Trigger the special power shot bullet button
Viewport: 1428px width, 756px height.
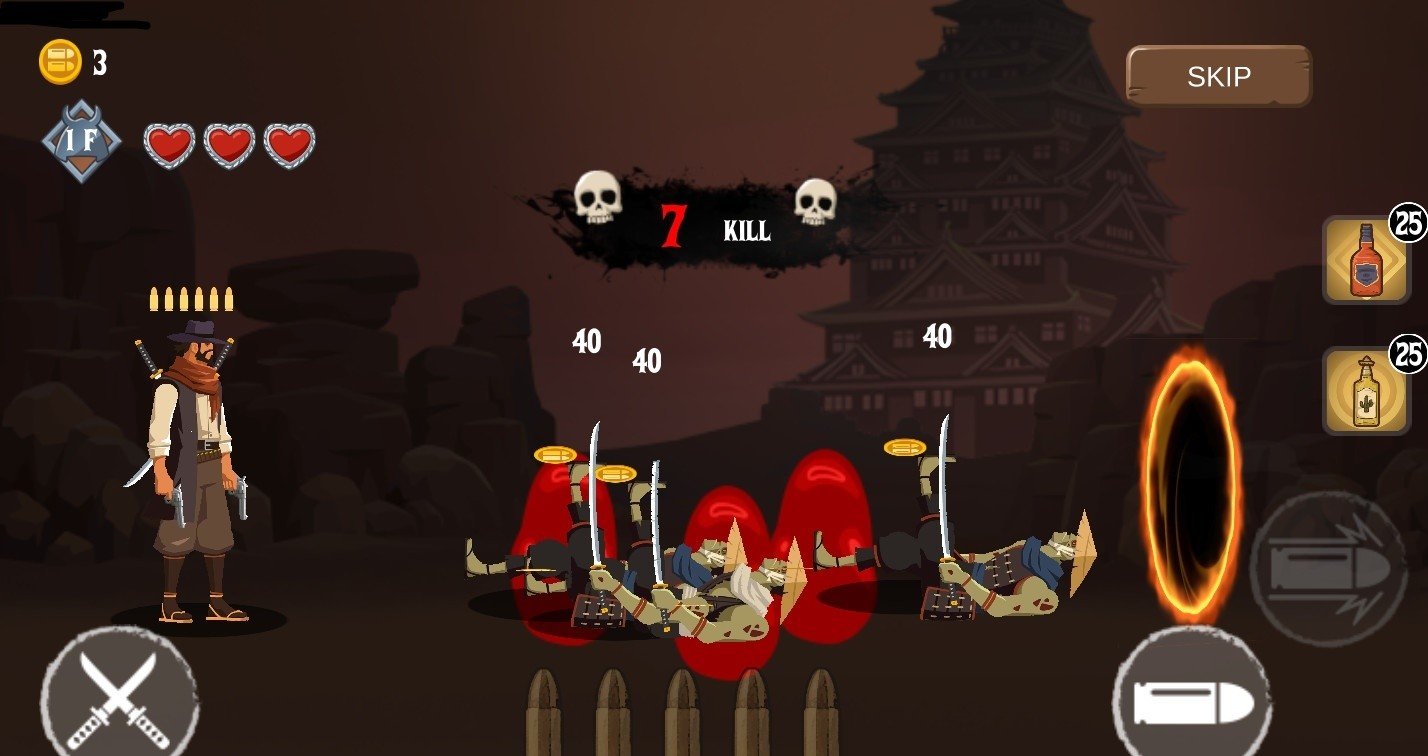click(1328, 569)
